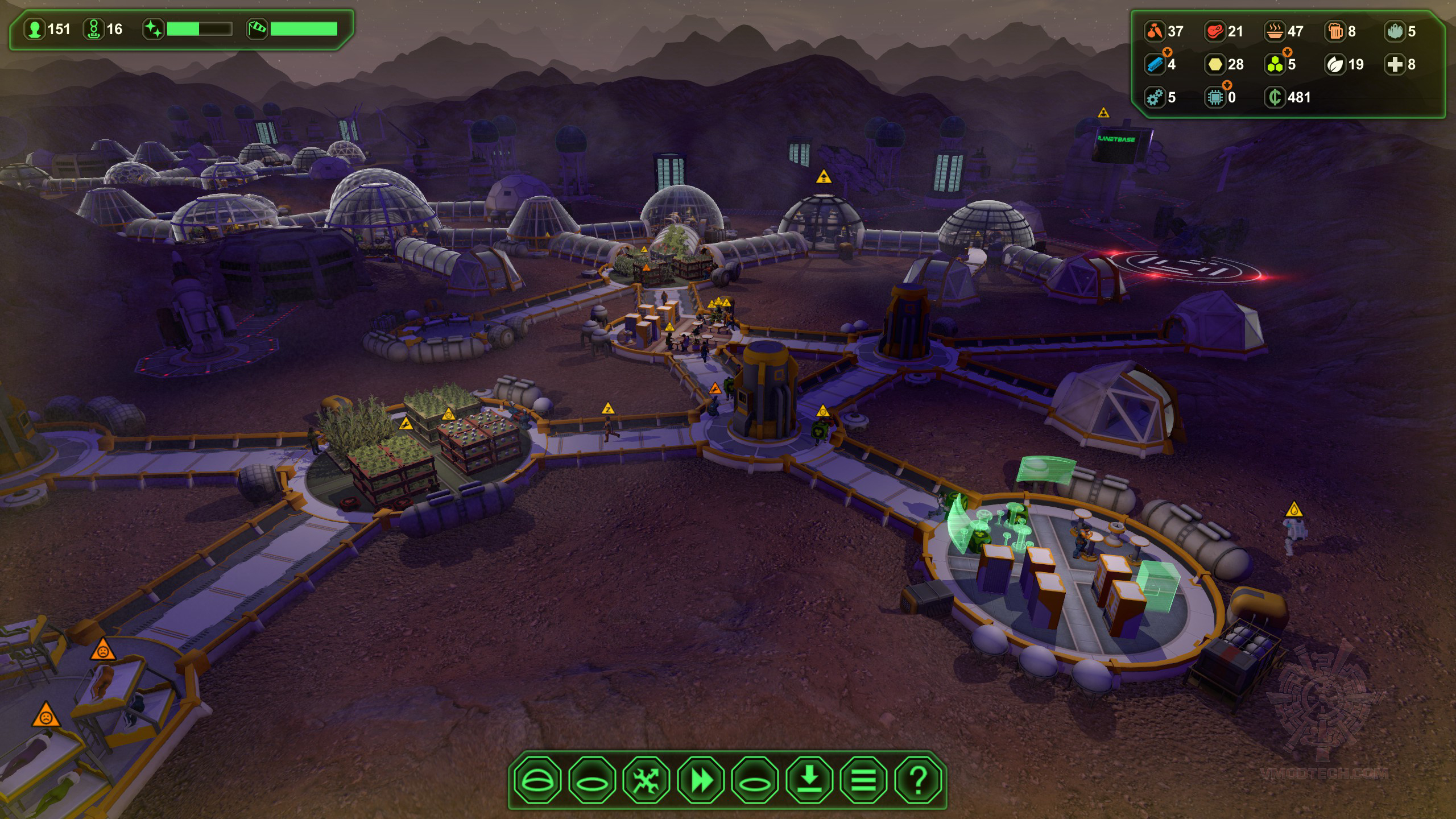Select the sparkle welfare indicator icon
Image resolution: width=1456 pixels, height=819 pixels.
pyautogui.click(x=153, y=30)
